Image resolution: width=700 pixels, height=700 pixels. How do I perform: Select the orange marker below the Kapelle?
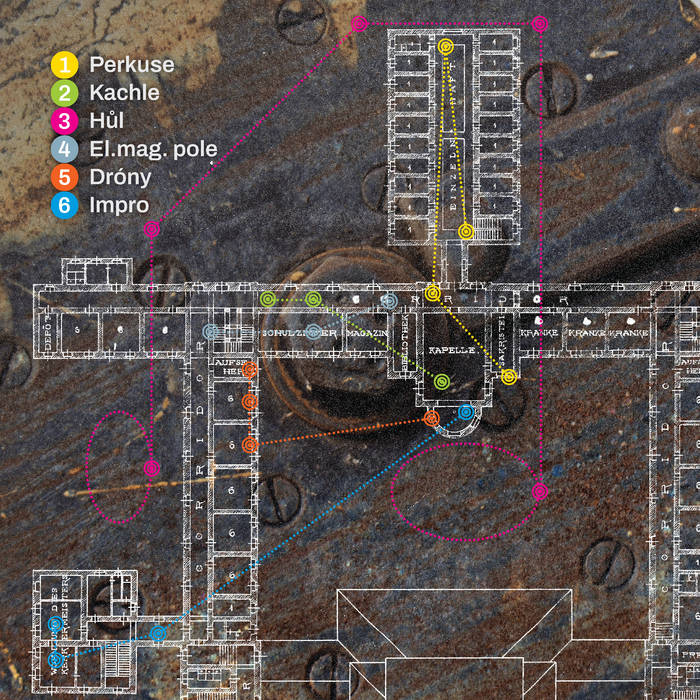(432, 418)
